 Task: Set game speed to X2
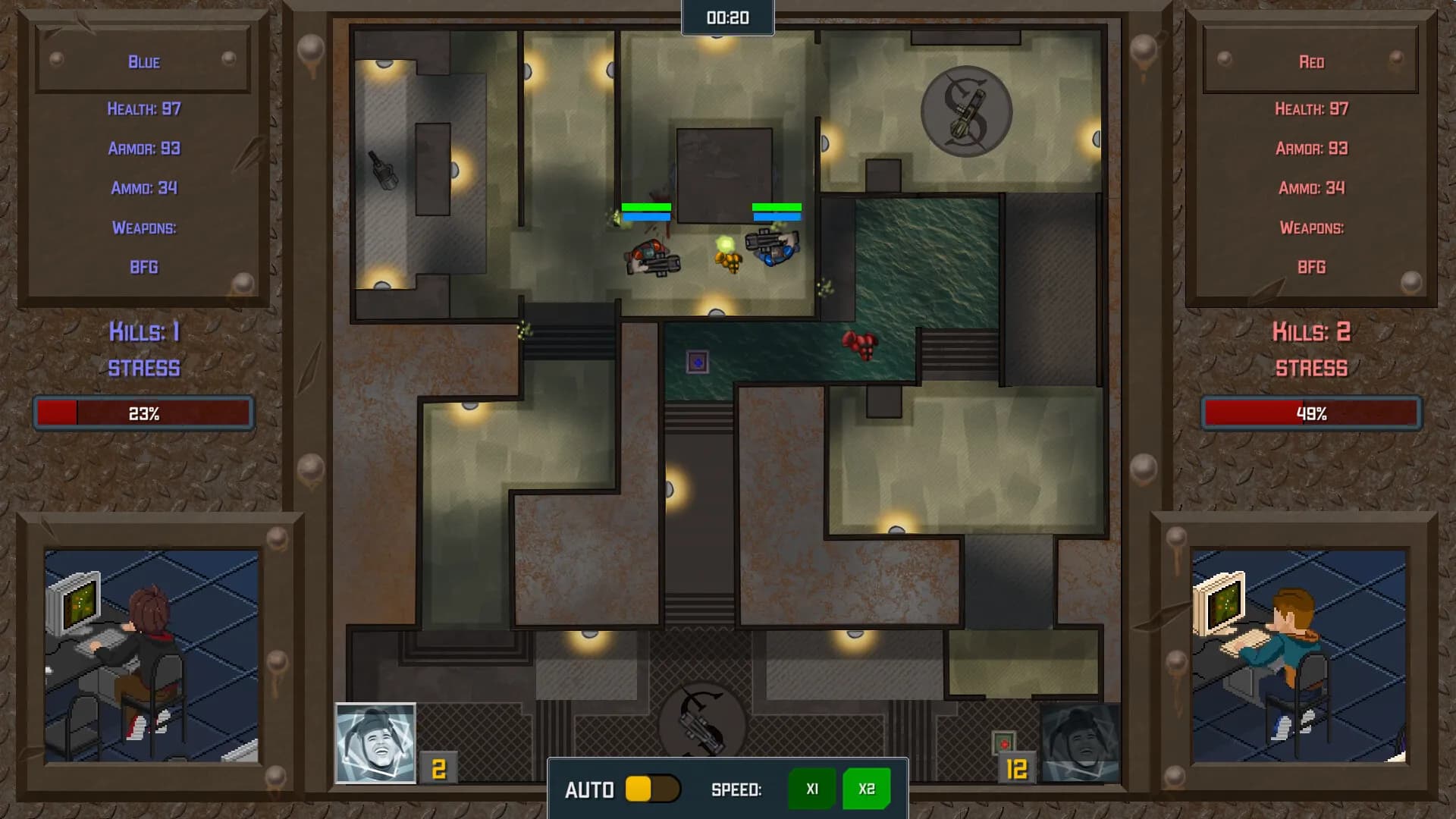pyautogui.click(x=866, y=789)
